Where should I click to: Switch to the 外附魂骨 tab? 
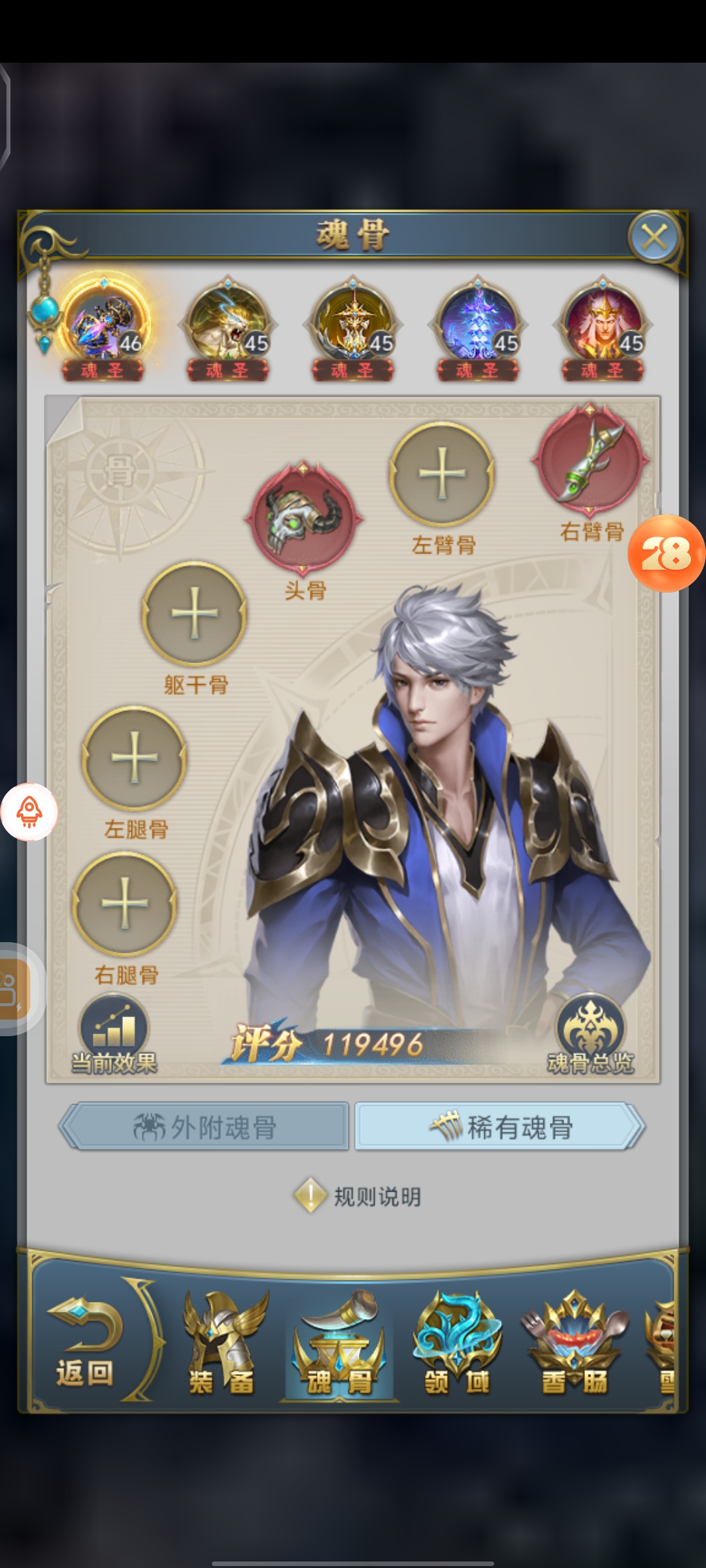pos(205,1127)
